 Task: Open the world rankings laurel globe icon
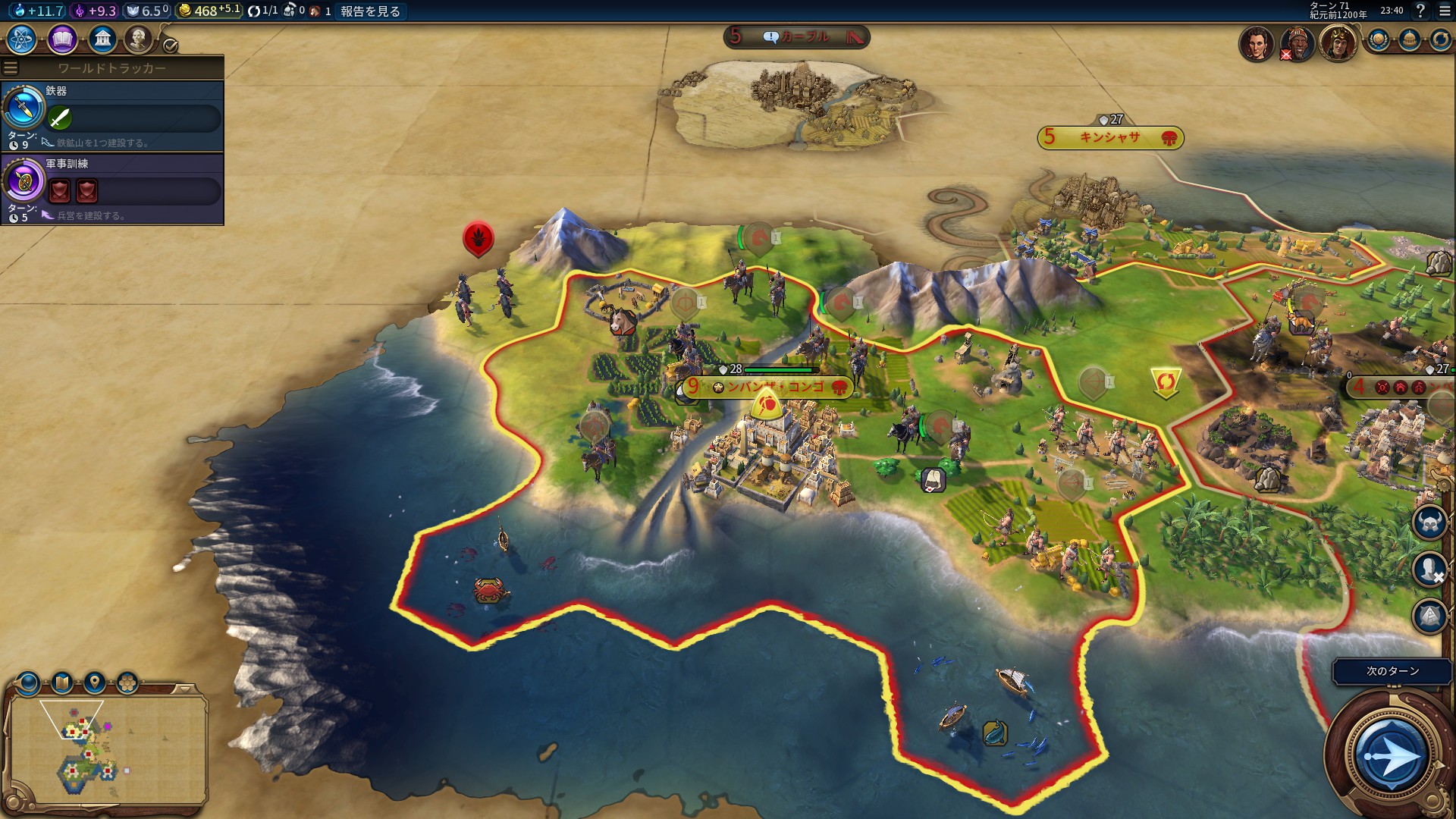click(x=1378, y=40)
